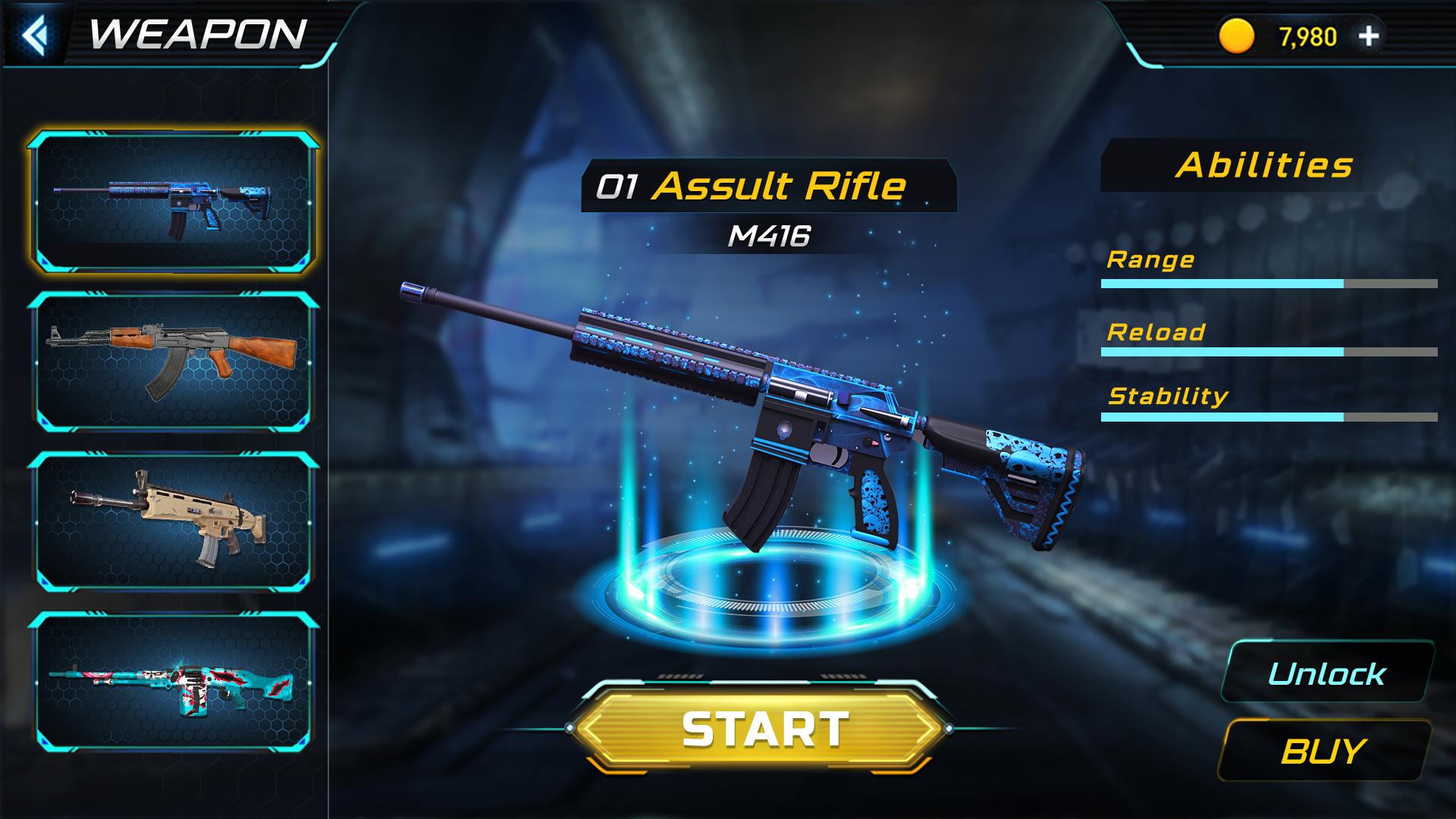Unlock the selected weapon
1456x819 pixels.
1326,673
